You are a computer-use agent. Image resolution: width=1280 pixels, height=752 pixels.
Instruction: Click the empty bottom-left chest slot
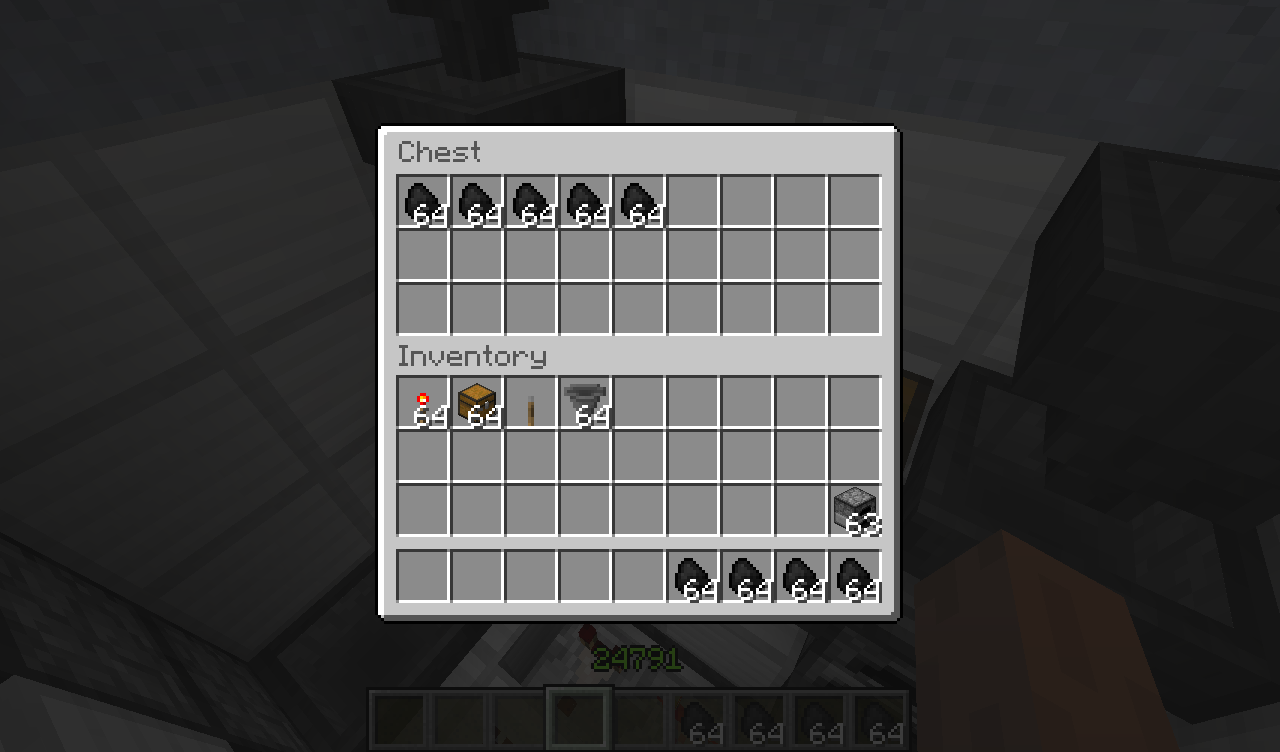423,307
